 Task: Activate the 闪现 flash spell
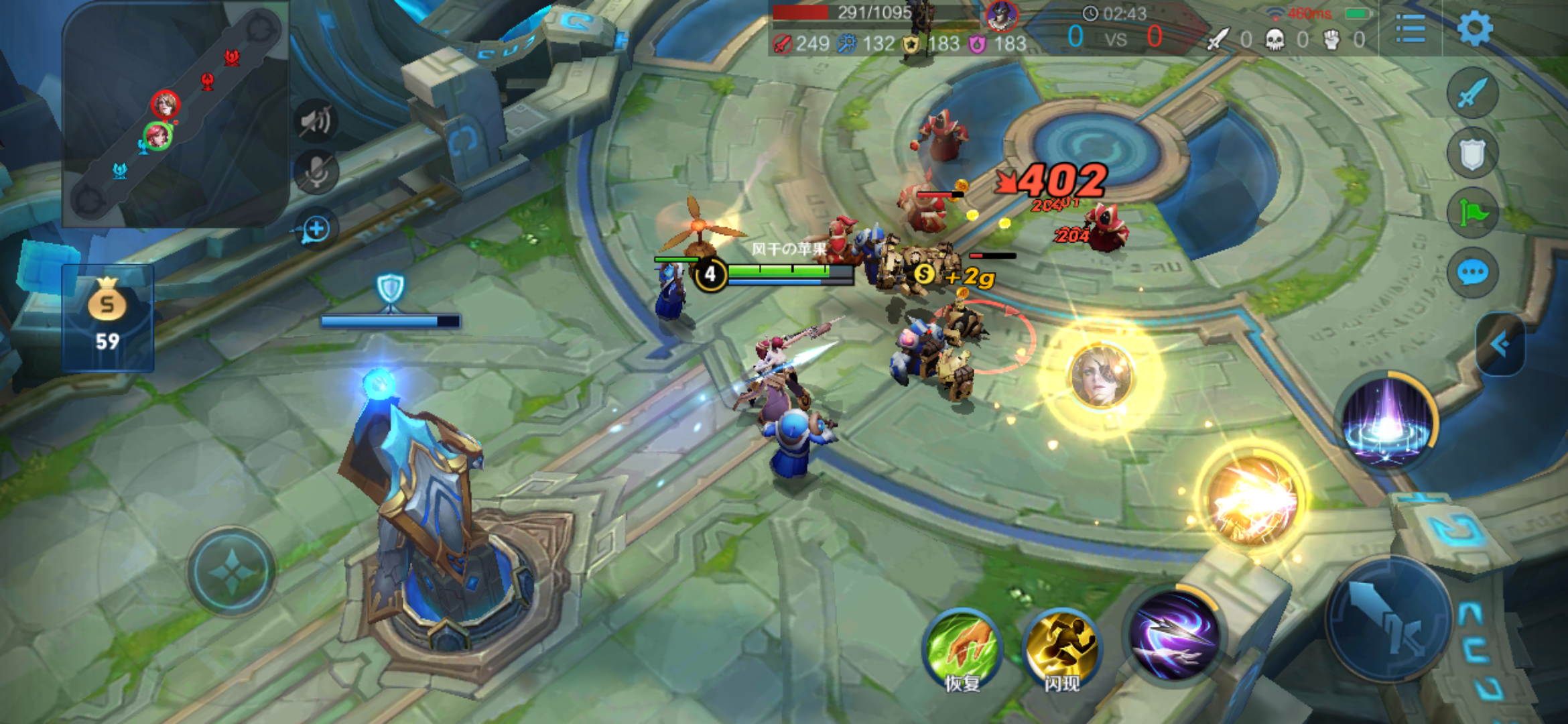click(1061, 648)
